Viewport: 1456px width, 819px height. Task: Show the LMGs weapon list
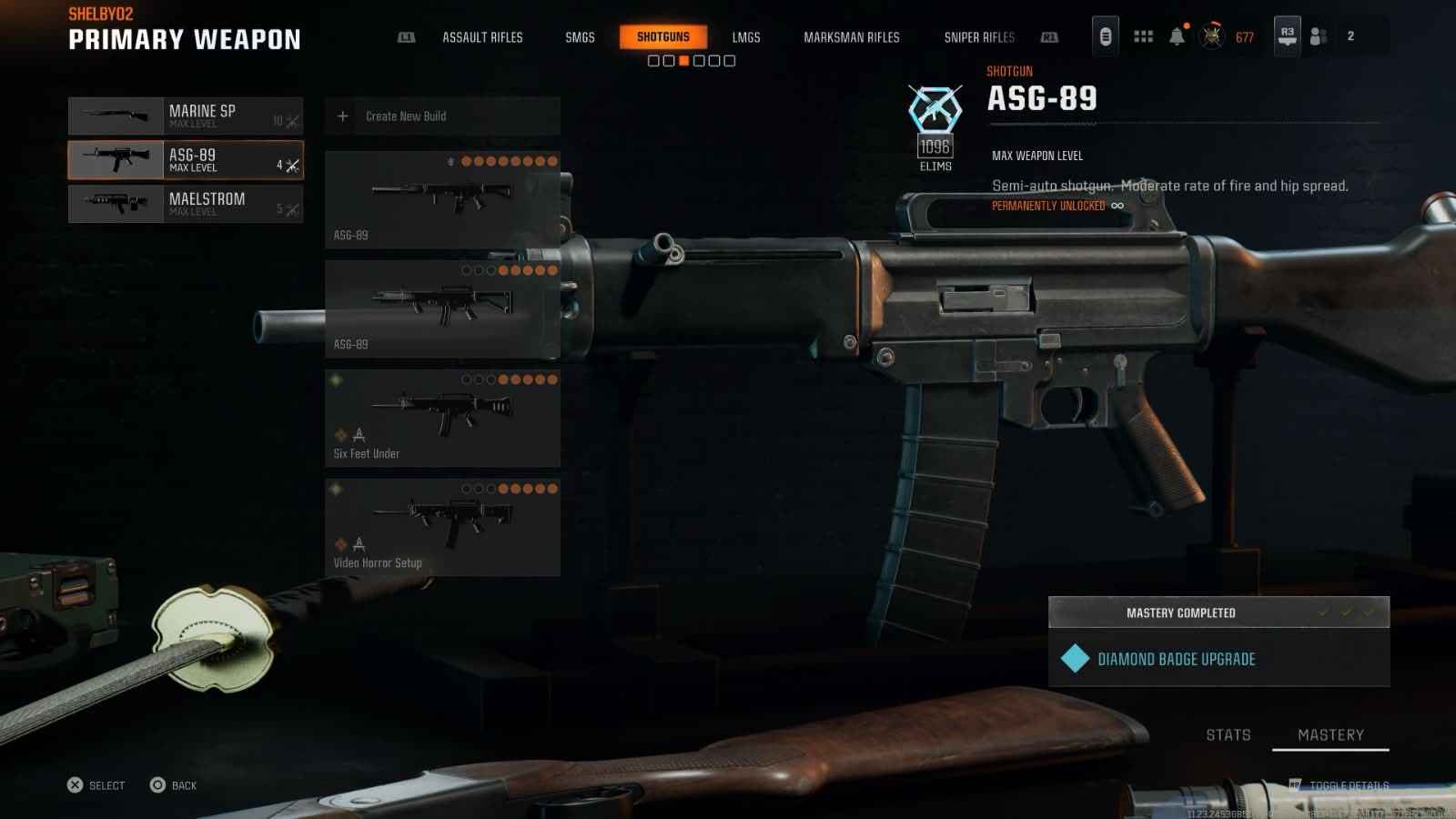(745, 37)
